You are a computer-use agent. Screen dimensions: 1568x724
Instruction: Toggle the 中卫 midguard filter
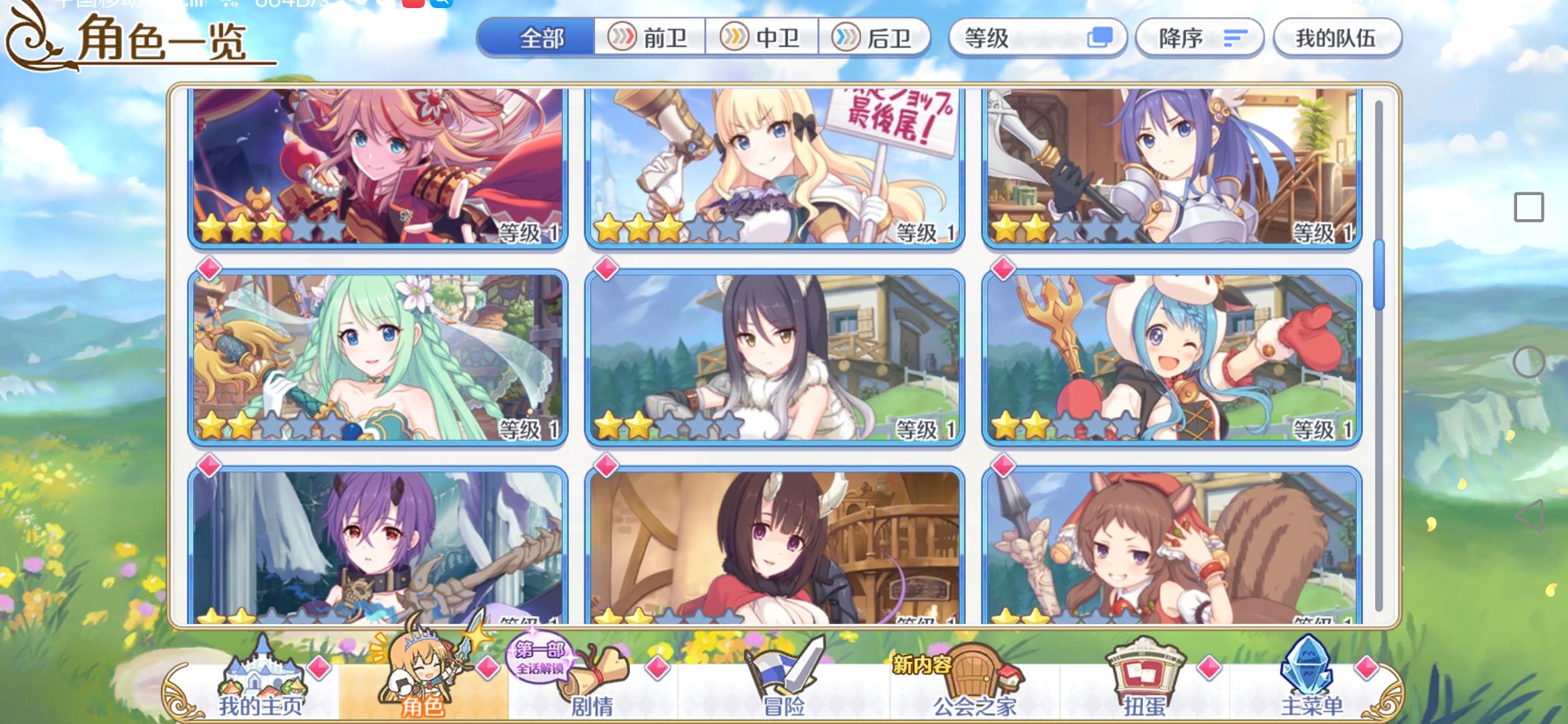[762, 38]
